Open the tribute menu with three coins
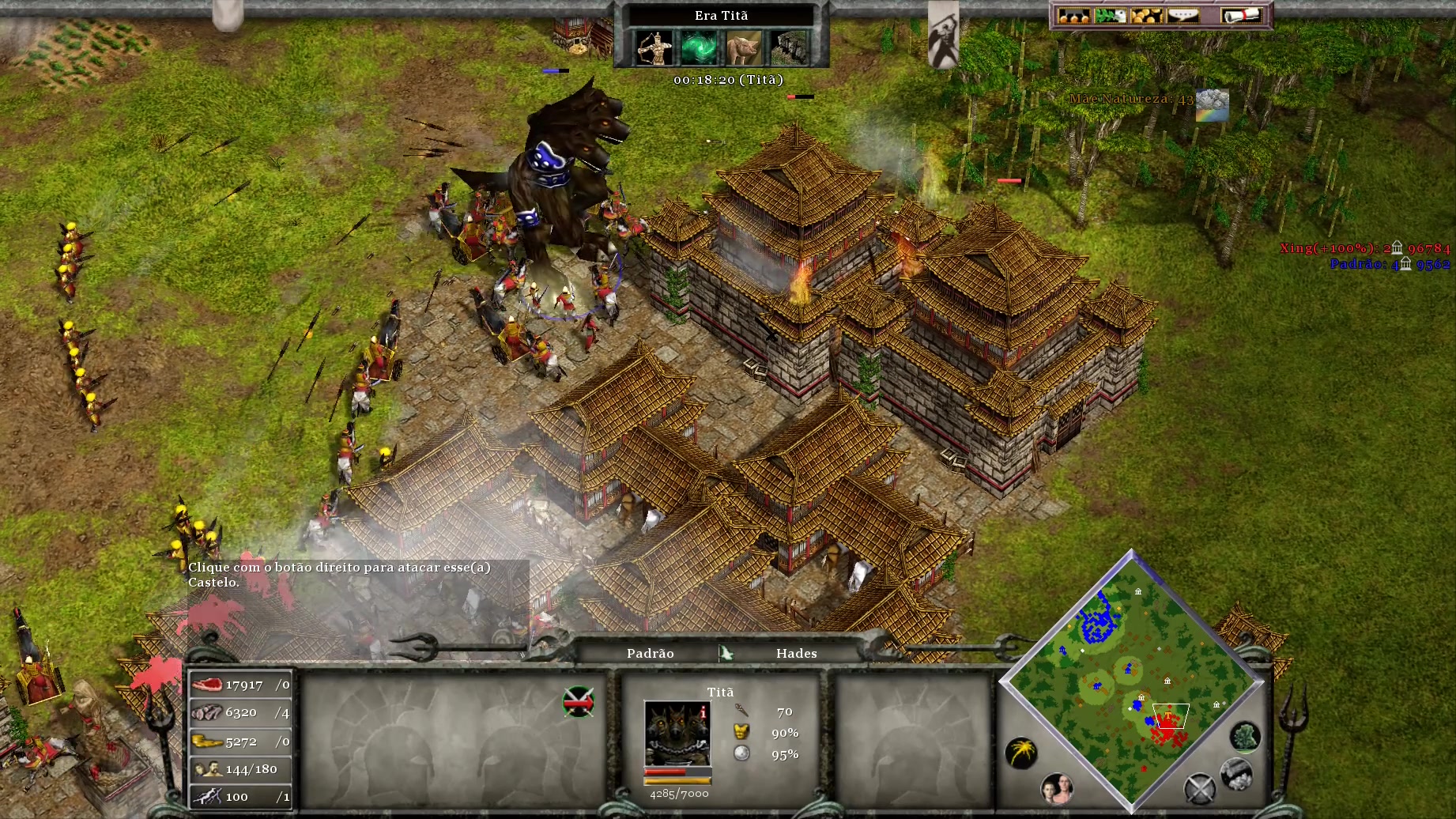Image resolution: width=1456 pixels, height=819 pixels. [x=1073, y=16]
